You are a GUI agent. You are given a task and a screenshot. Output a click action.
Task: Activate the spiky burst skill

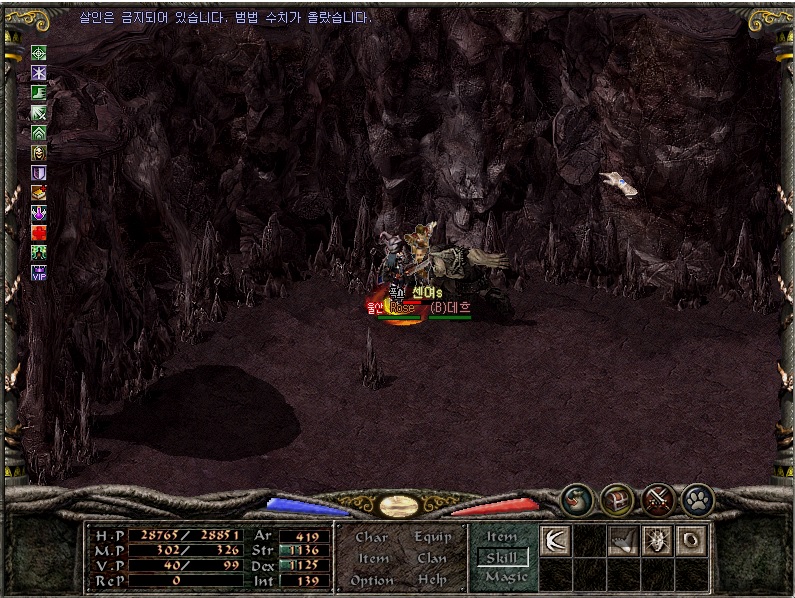pos(657,540)
